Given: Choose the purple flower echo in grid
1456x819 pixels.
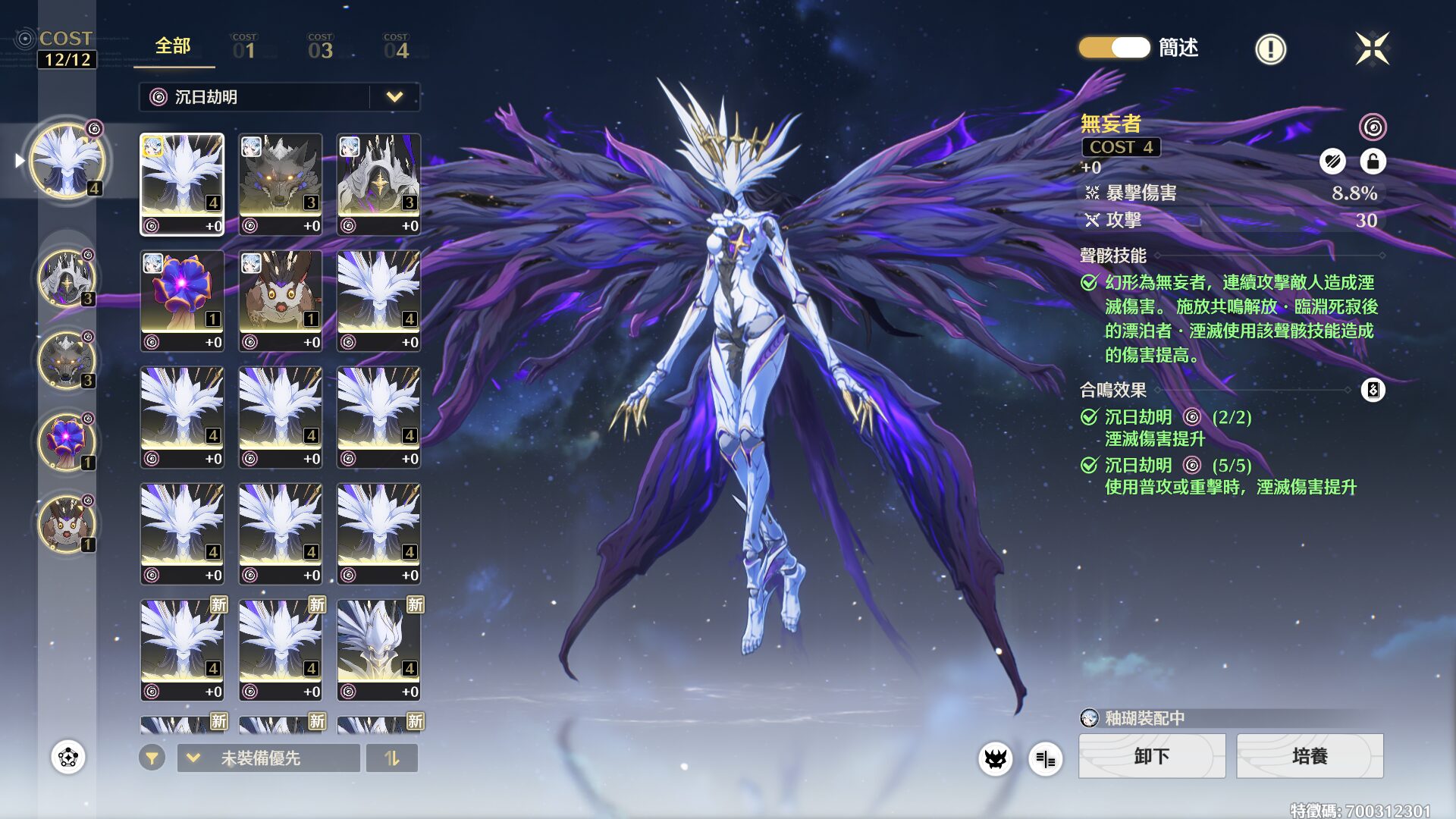Looking at the screenshot, I should pos(182,301).
